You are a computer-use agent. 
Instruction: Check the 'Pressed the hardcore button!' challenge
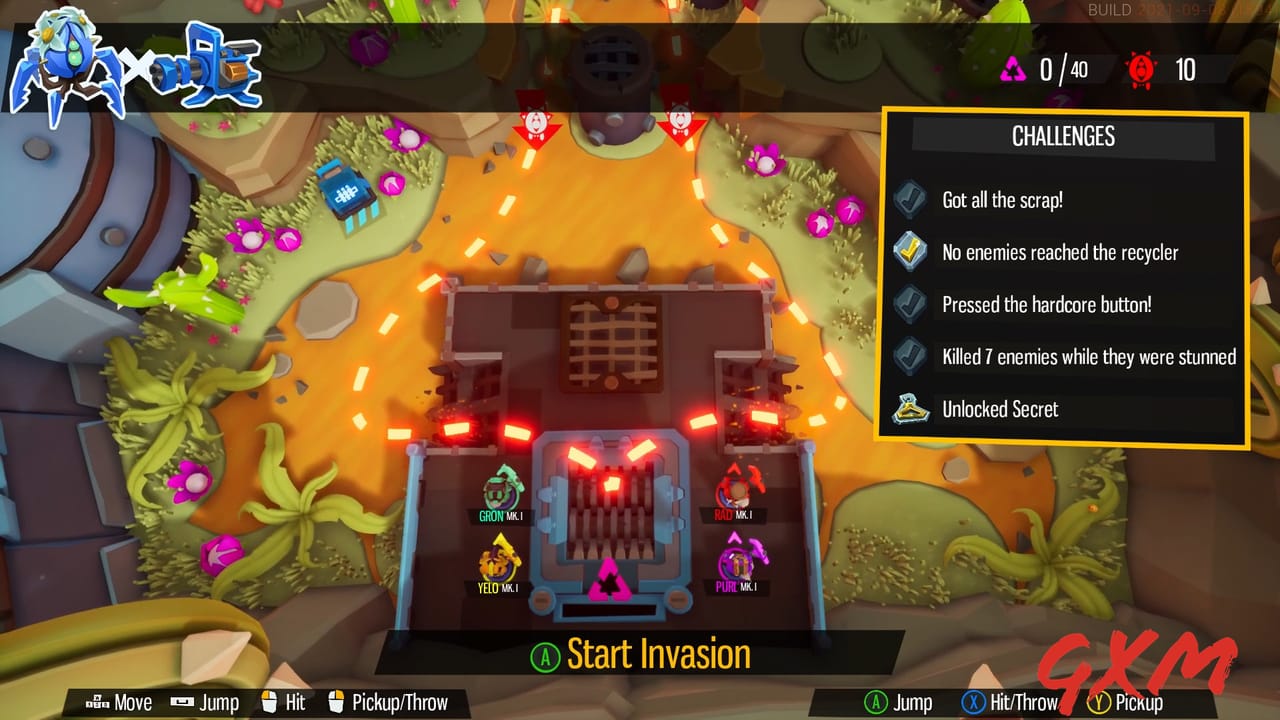click(x=908, y=304)
